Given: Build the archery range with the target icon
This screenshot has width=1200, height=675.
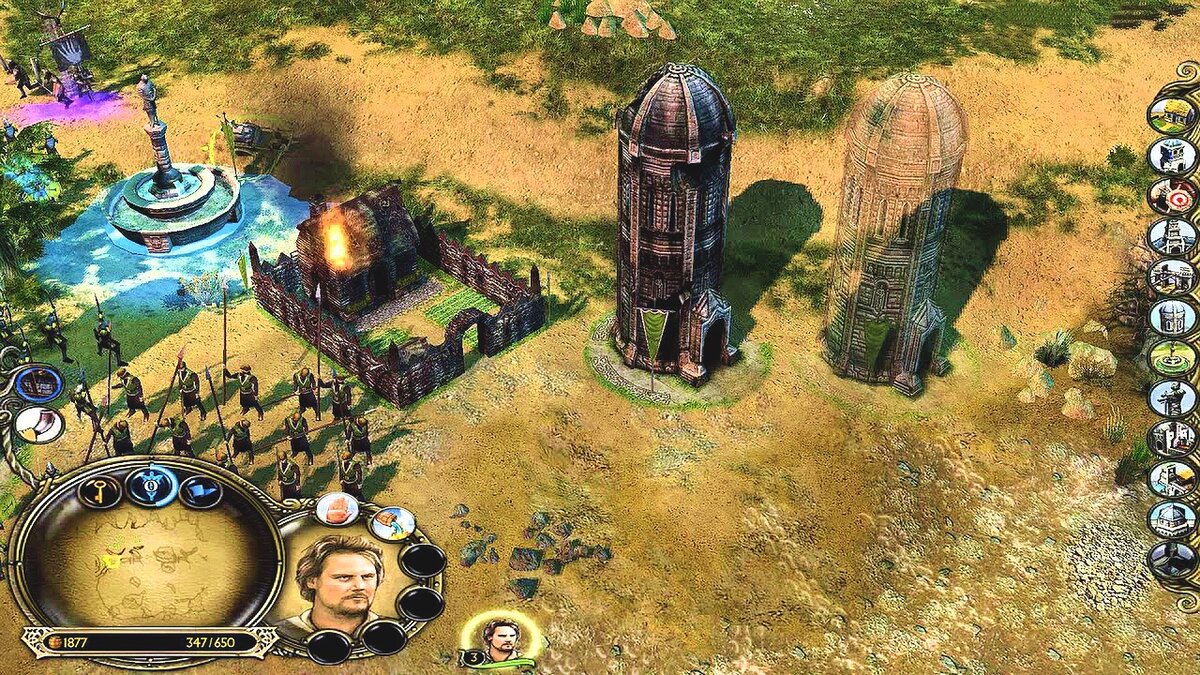Looking at the screenshot, I should [1172, 195].
